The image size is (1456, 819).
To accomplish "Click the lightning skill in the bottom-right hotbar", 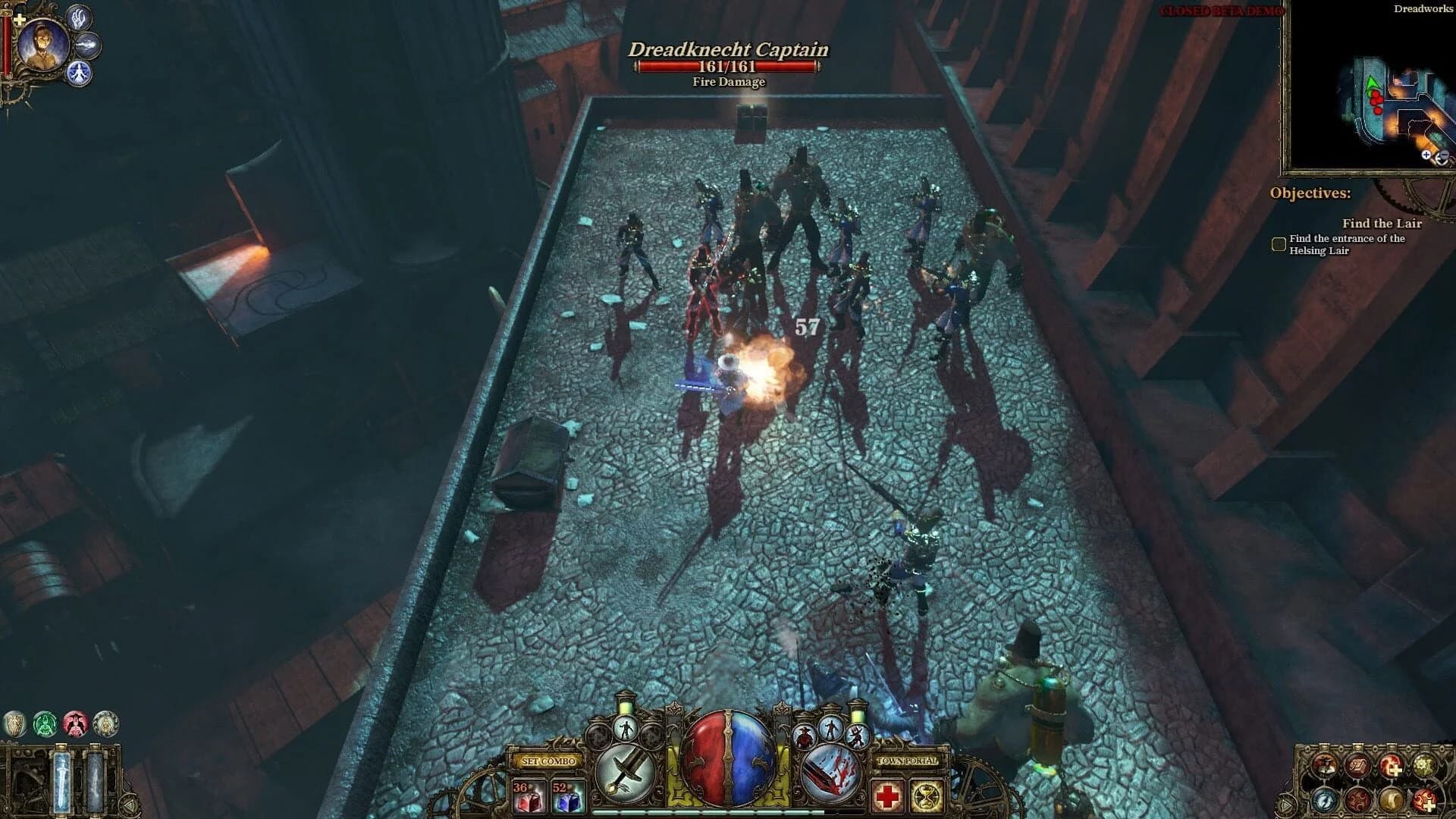I will [1324, 800].
